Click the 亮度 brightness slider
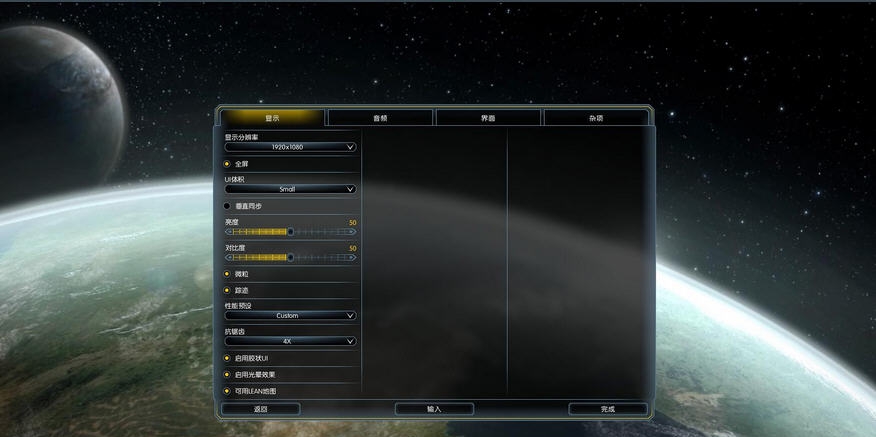Viewport: 876px width, 437px height. 290,231
